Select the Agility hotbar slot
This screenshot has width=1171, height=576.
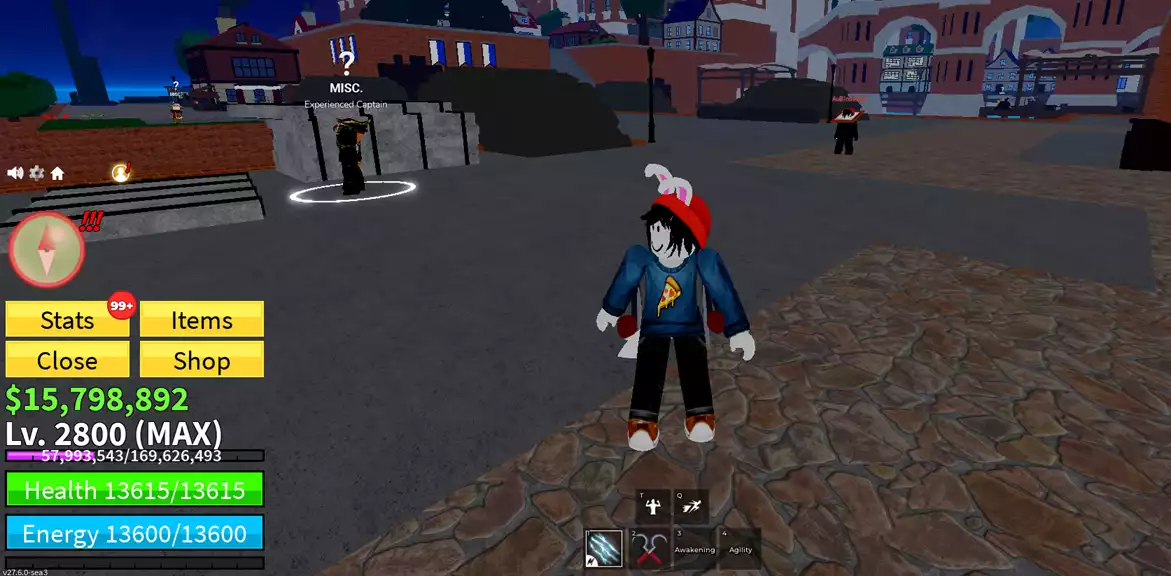(x=740, y=548)
